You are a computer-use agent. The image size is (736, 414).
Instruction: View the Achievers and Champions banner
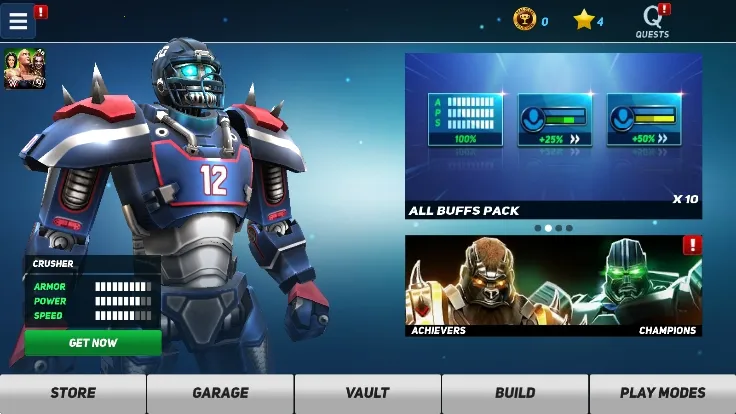[x=553, y=286]
